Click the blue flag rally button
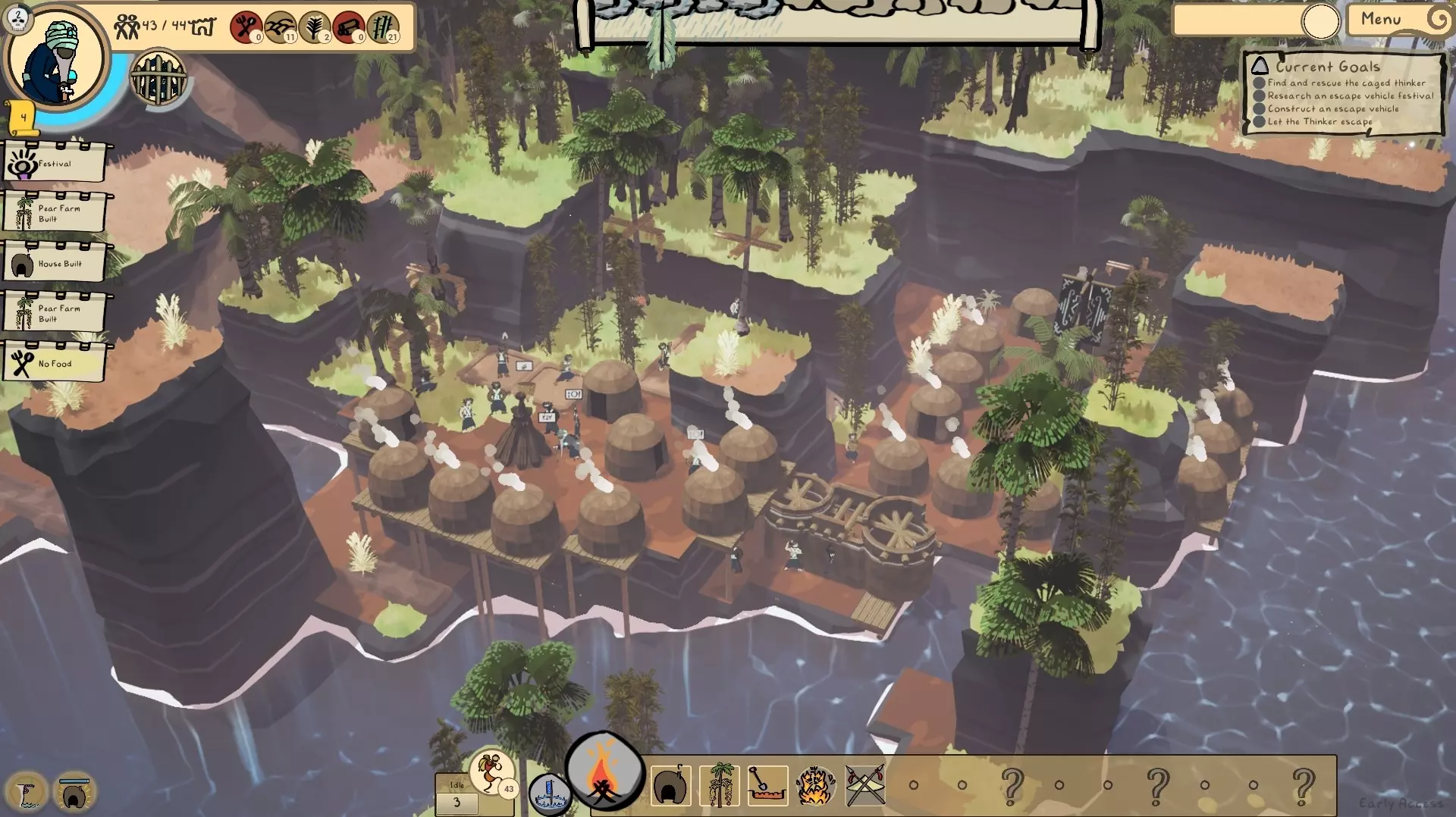The image size is (1456, 817). [x=548, y=795]
